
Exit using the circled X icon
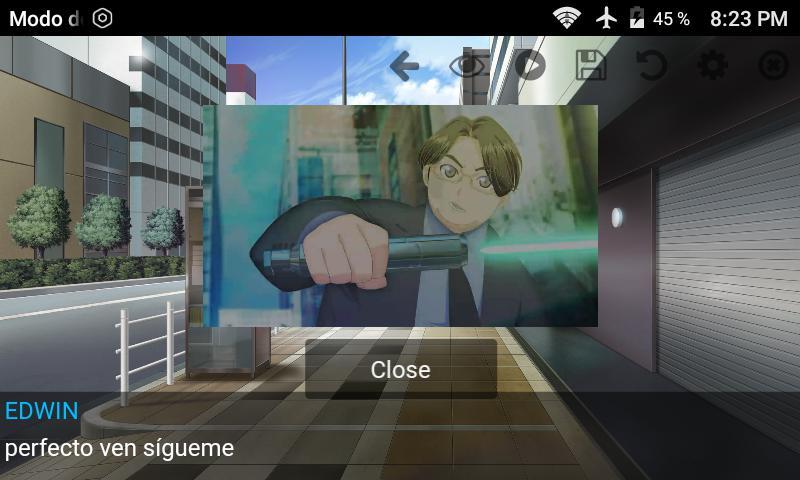[773, 66]
